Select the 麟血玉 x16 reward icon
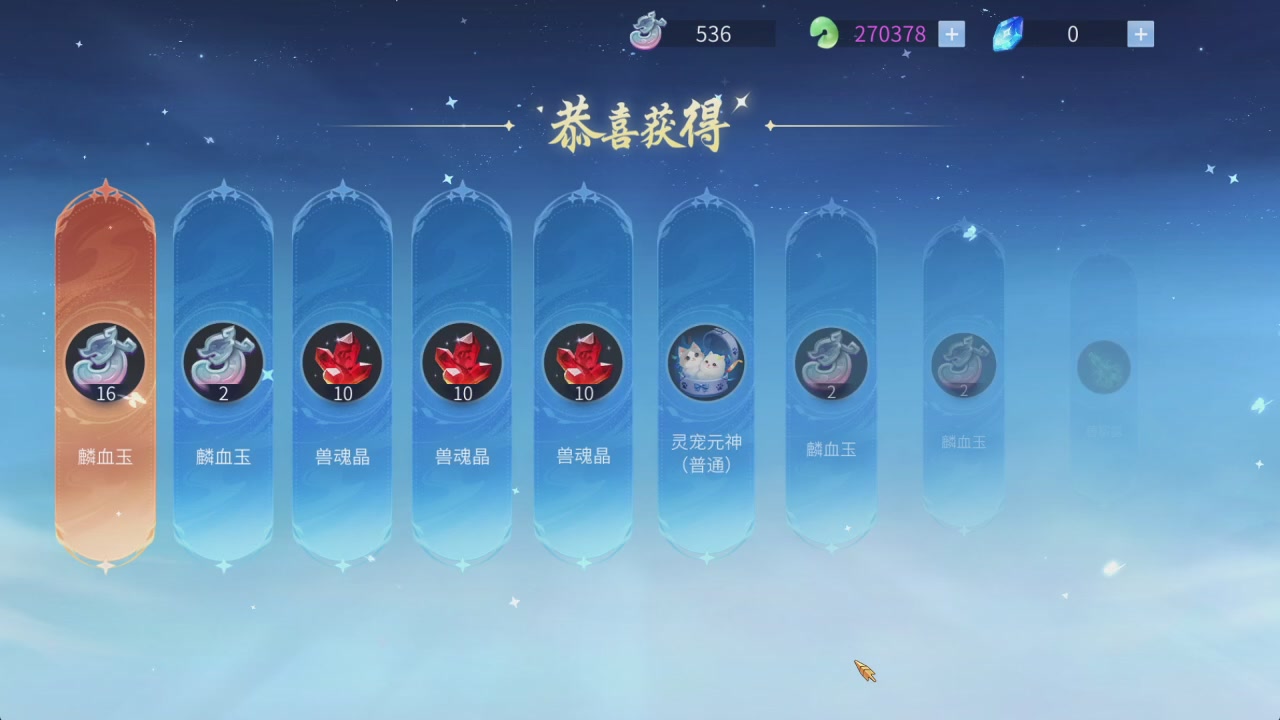The width and height of the screenshot is (1280, 720). tap(104, 364)
